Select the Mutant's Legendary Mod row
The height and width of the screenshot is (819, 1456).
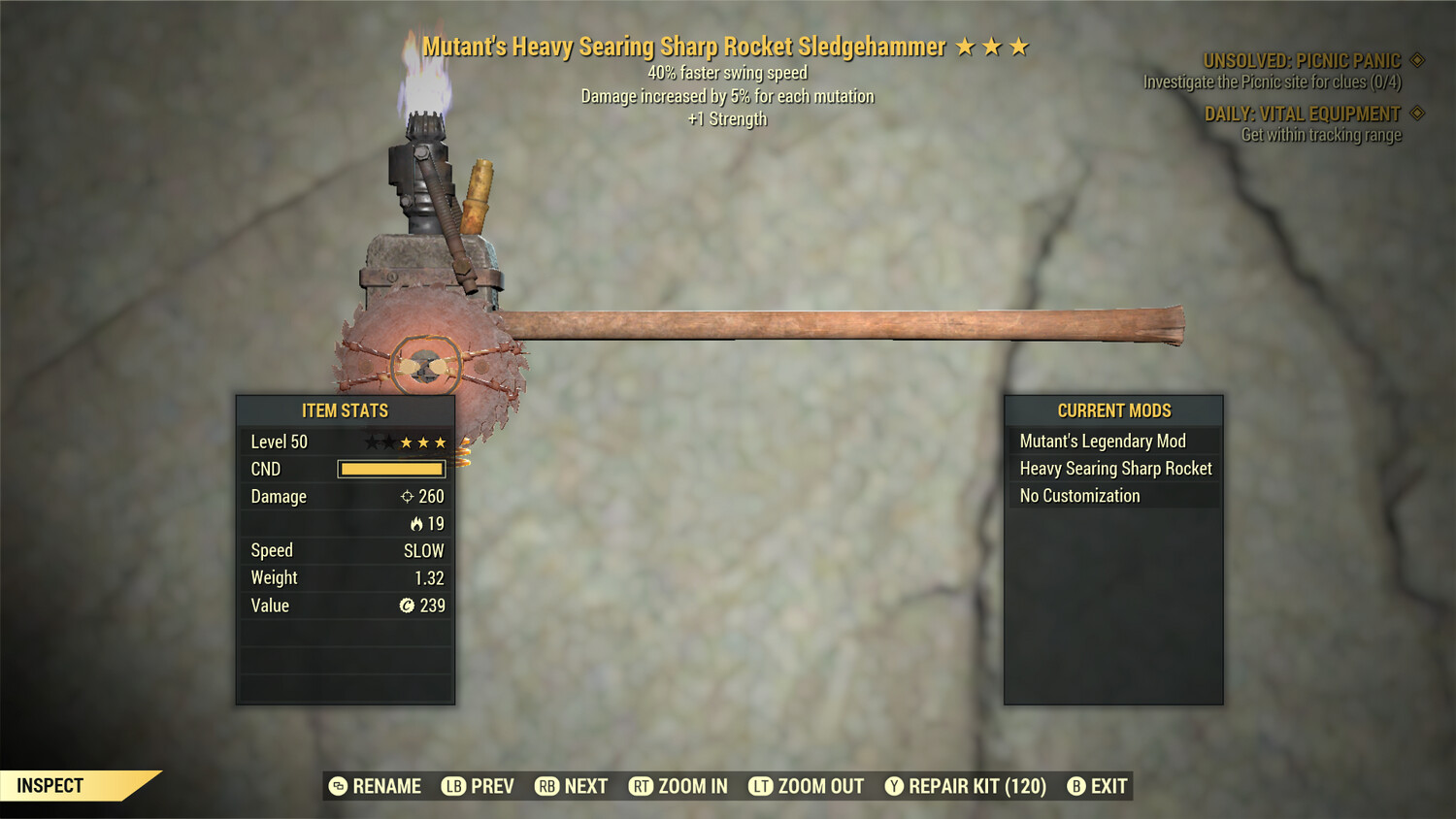[x=1103, y=442]
